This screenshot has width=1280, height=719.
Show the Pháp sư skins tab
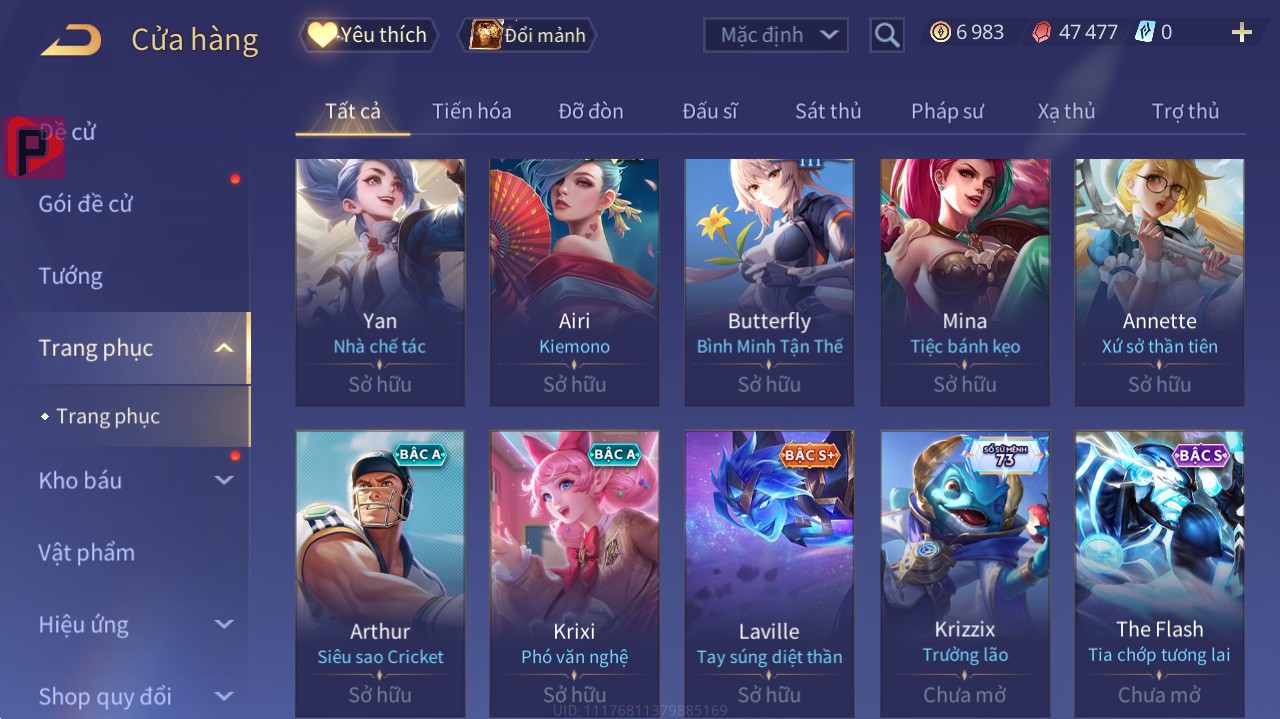[x=947, y=111]
